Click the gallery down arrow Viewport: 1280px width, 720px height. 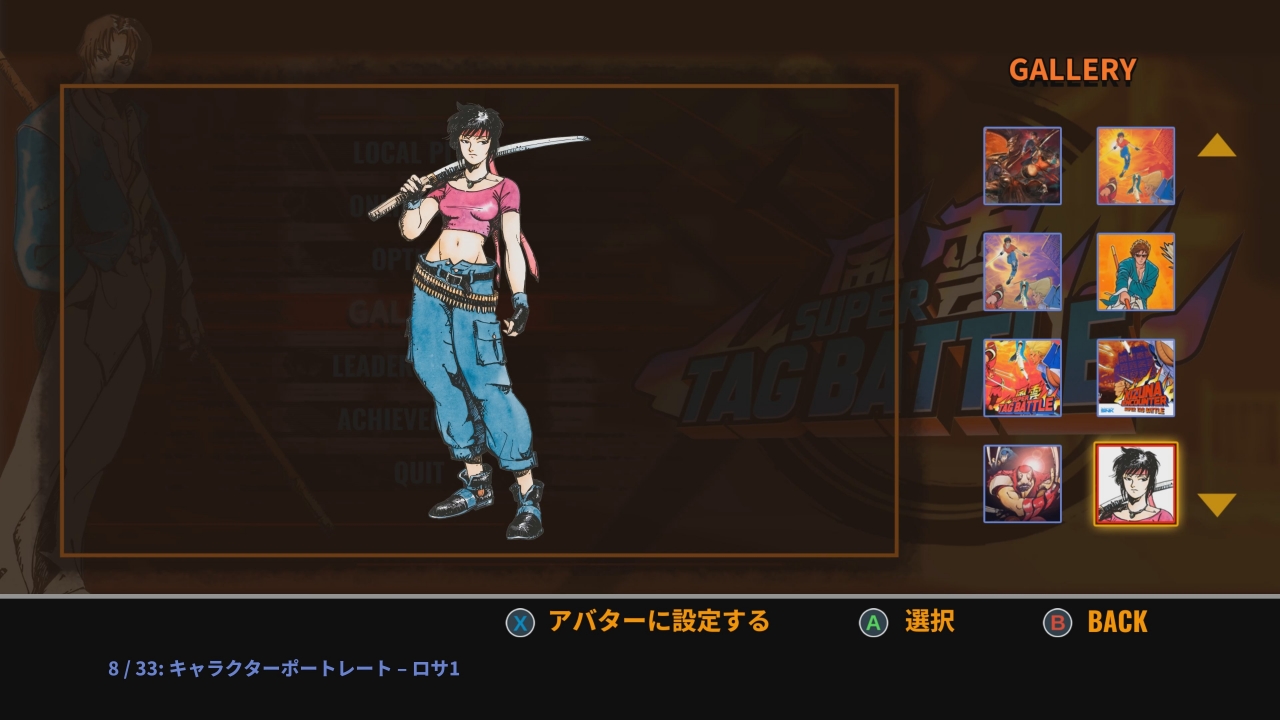1216,504
